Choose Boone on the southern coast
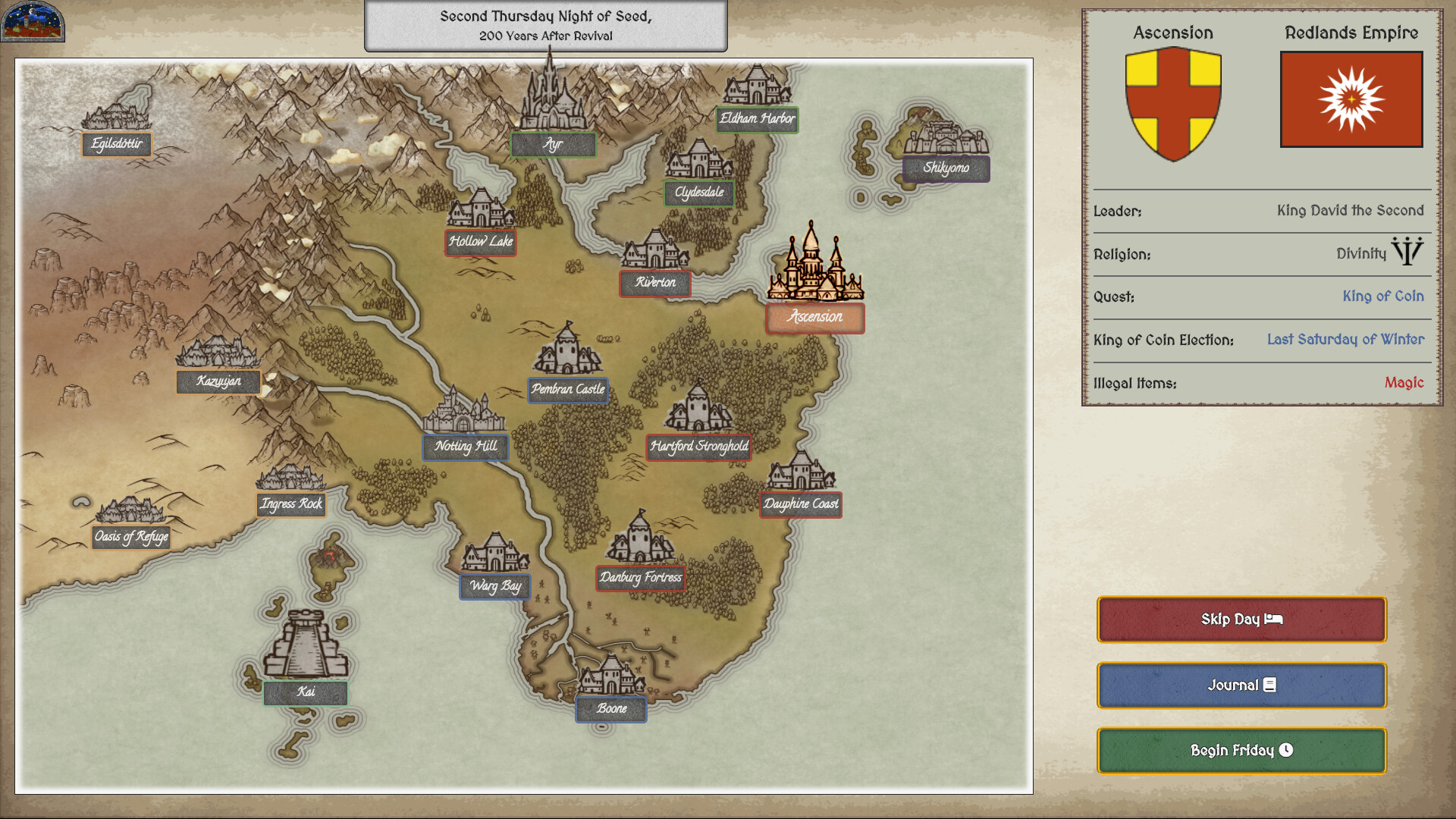 pos(611,709)
